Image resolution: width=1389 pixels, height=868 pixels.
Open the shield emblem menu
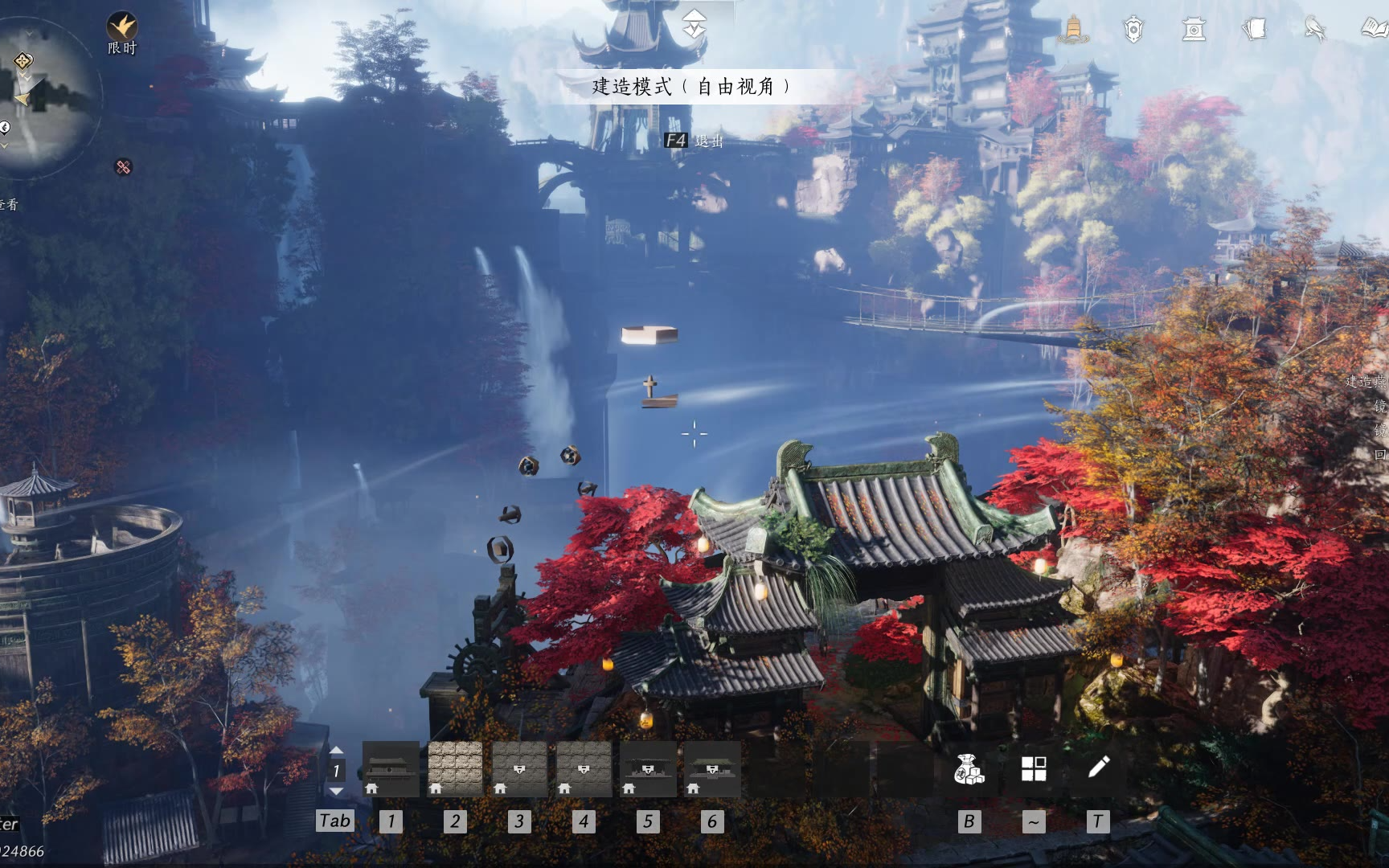pos(1133,30)
